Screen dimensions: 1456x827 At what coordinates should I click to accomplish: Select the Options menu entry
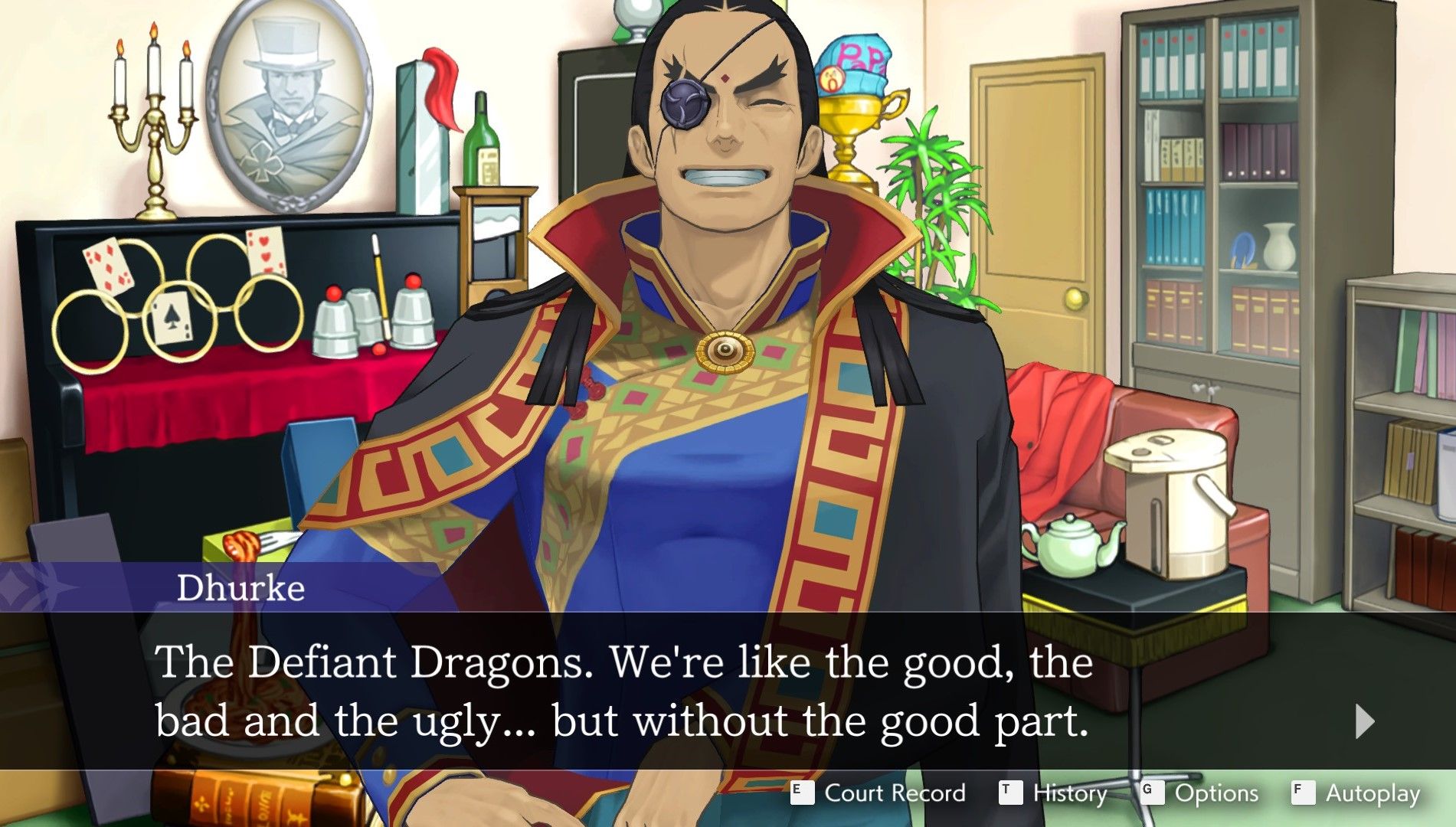1218,794
